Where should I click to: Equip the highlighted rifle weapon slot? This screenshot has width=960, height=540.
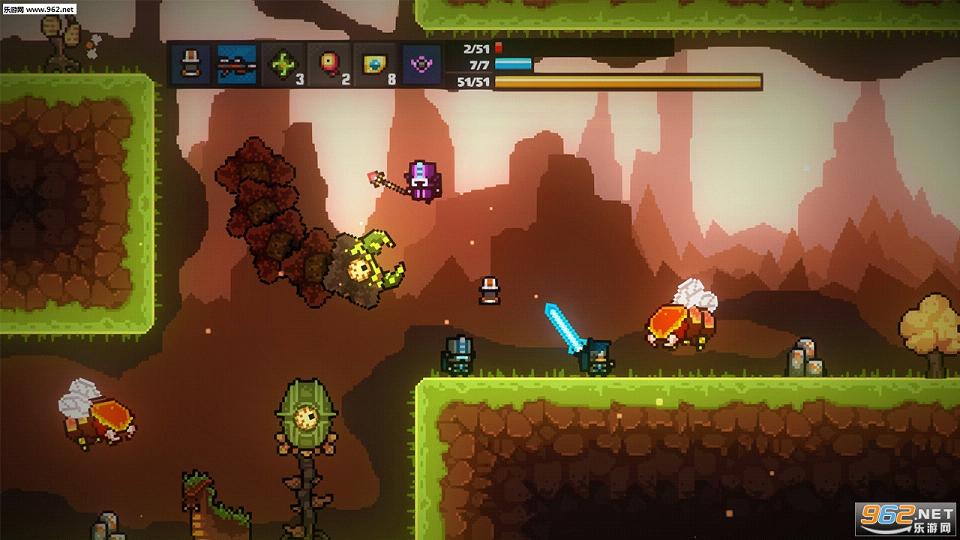click(x=236, y=65)
